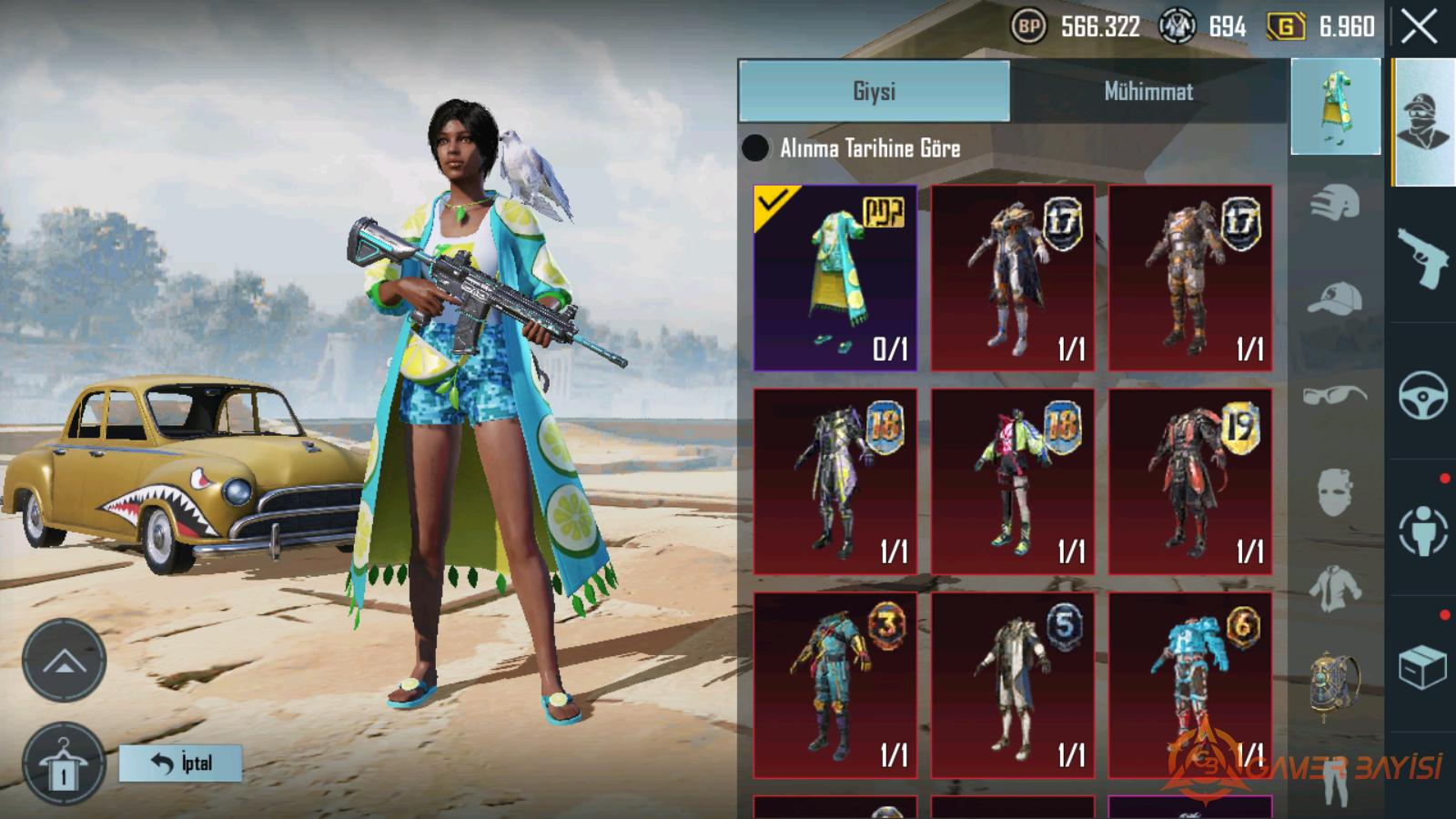Select the white coat outfit with badge 5
1456x819 pixels.
[x=1012, y=685]
